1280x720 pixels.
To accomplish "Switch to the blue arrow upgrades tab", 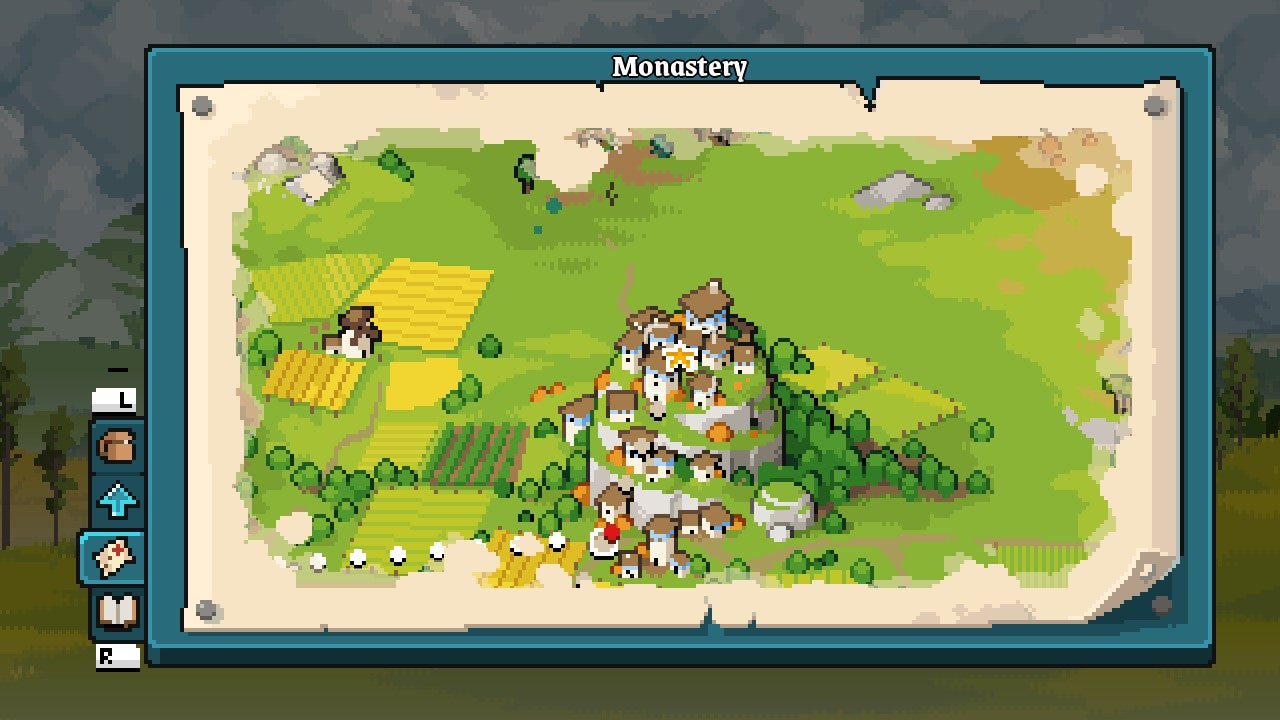I will (116, 500).
